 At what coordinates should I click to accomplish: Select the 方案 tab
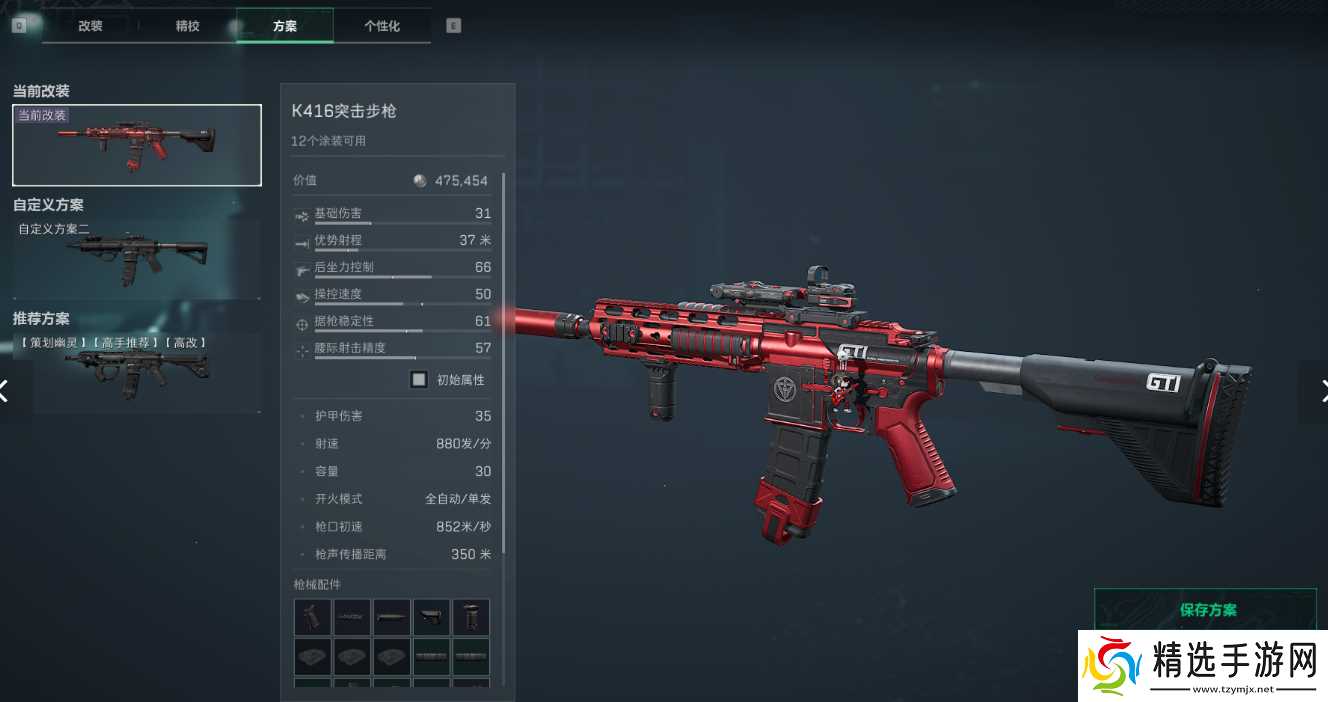coord(284,26)
